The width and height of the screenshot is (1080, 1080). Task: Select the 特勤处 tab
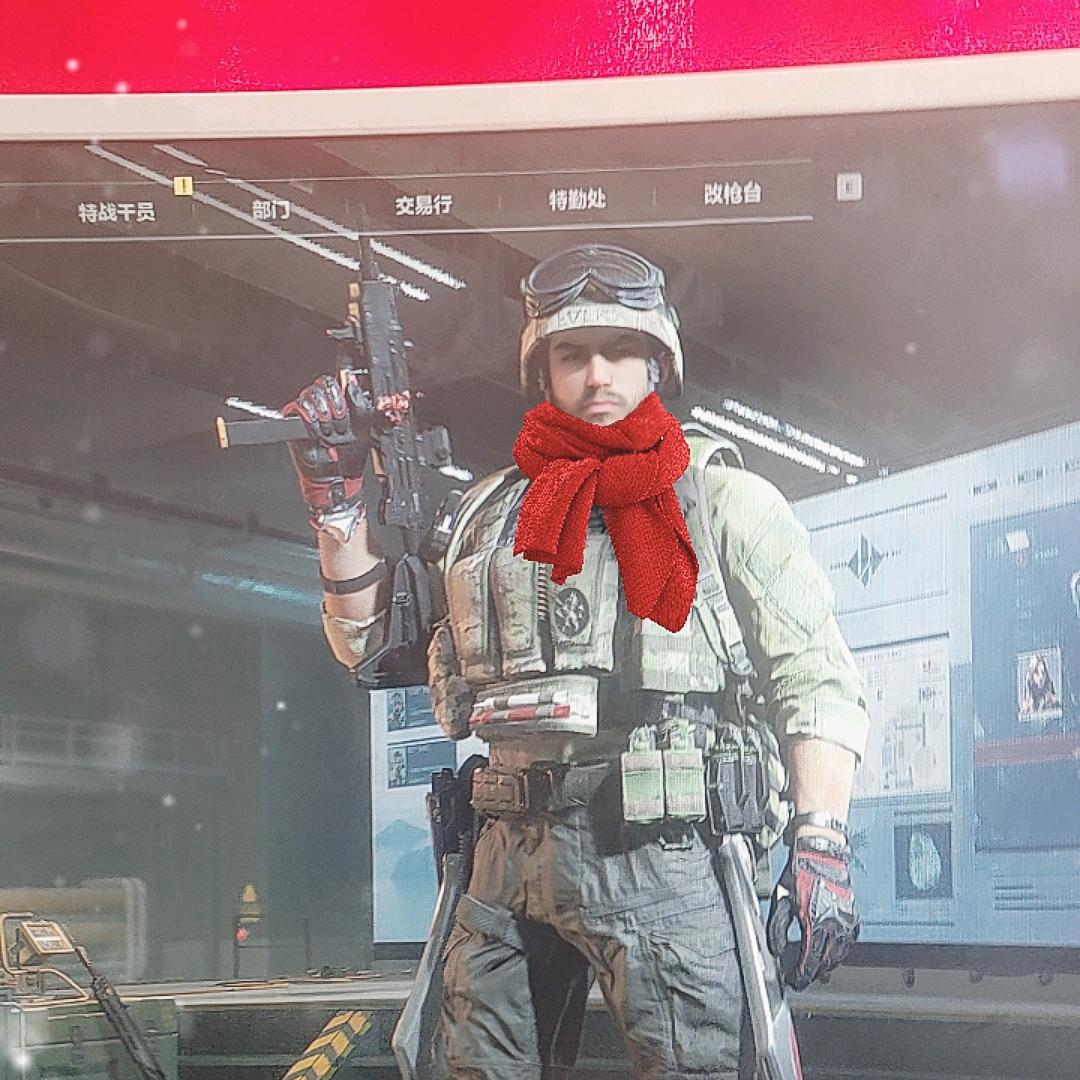pos(577,199)
